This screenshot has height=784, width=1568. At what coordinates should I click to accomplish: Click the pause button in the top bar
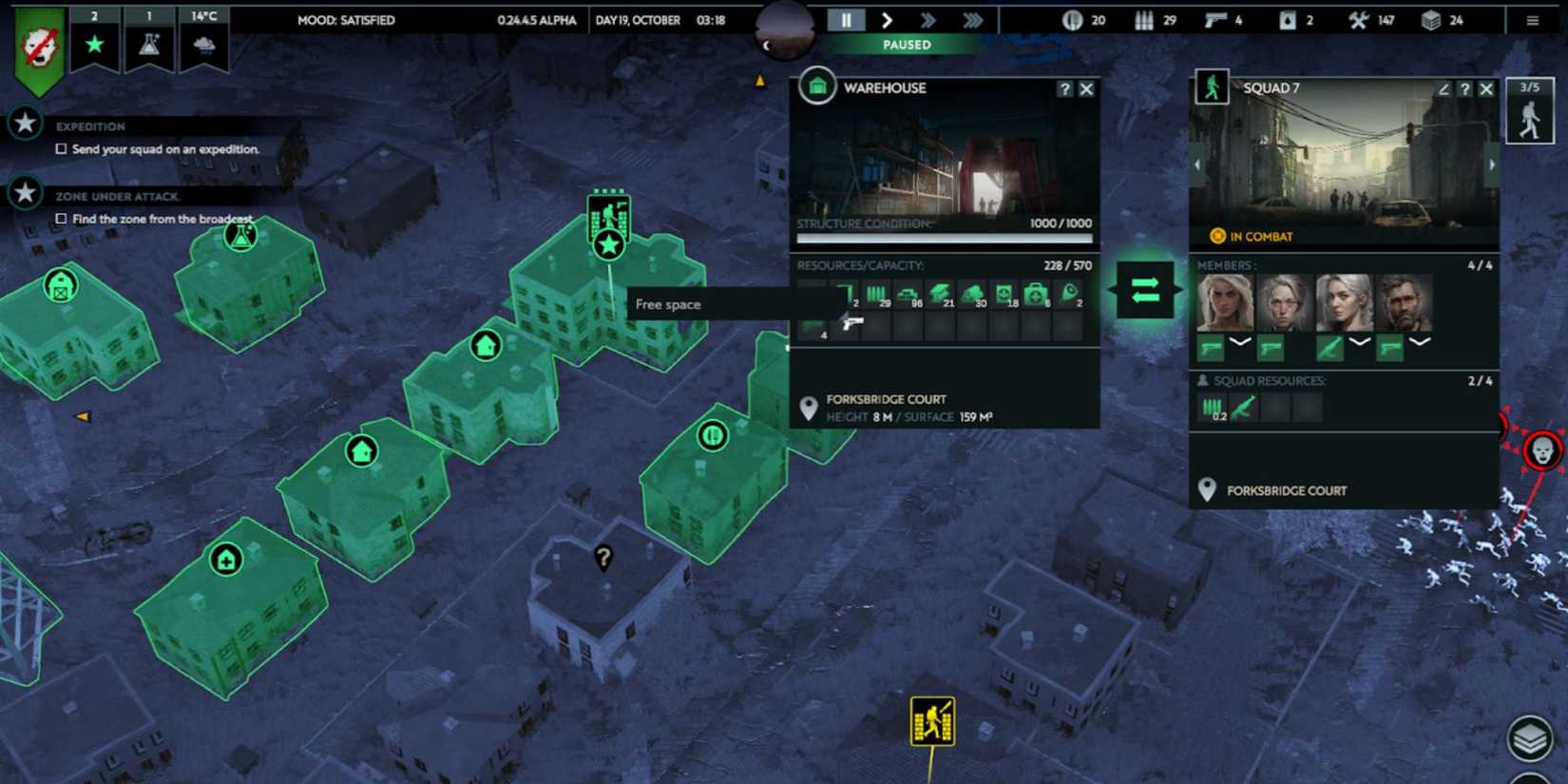(845, 19)
